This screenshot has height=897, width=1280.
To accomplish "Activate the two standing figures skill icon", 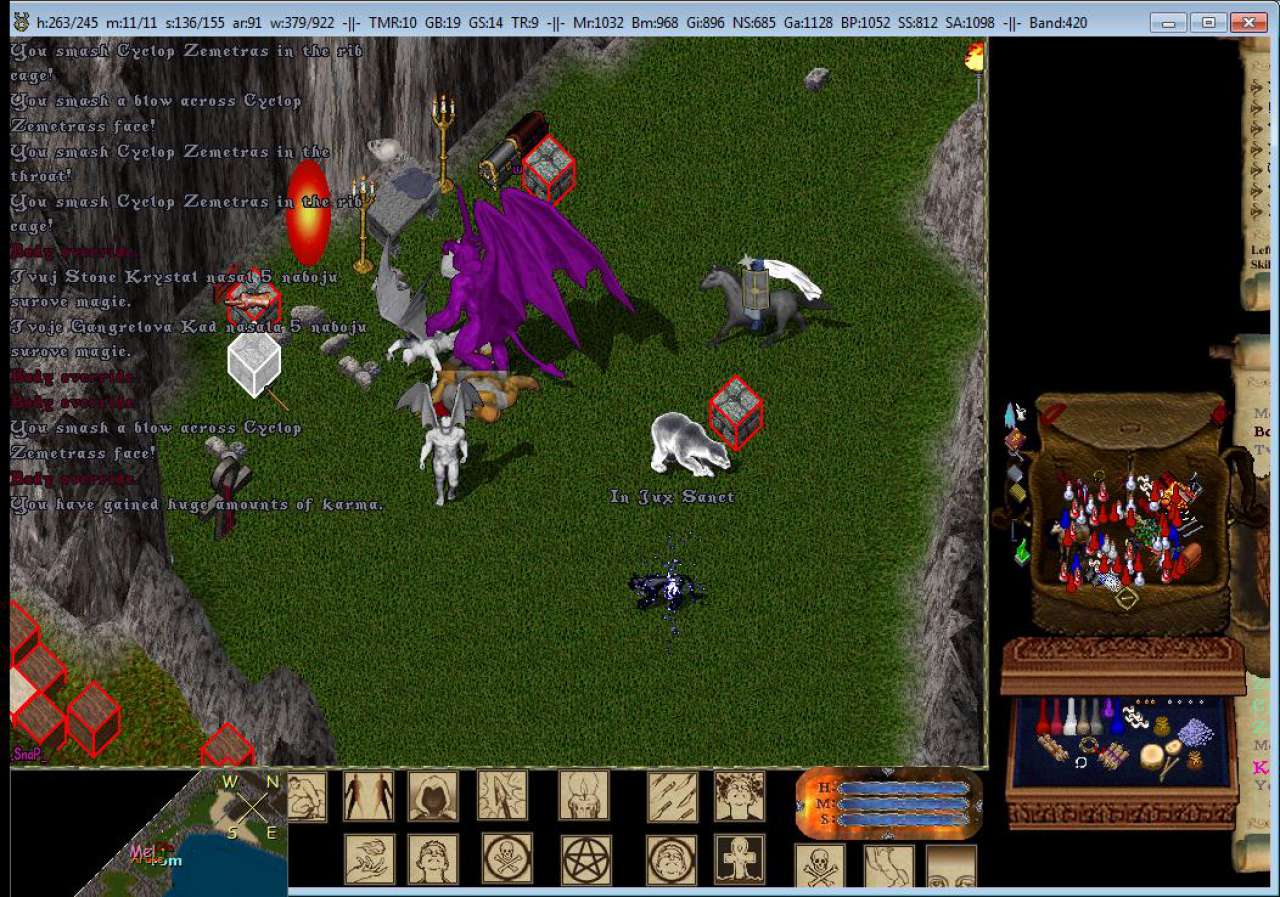I will click(x=368, y=796).
